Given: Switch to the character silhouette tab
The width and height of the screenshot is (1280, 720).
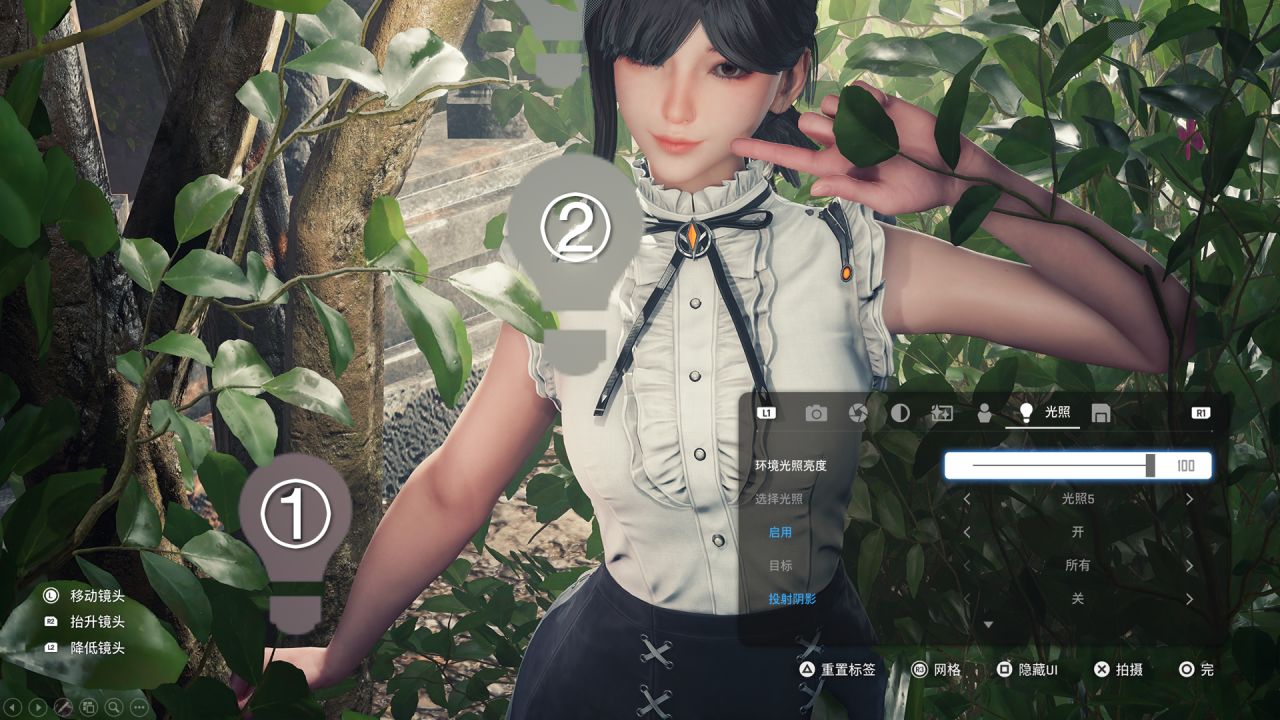Looking at the screenshot, I should tap(984, 413).
